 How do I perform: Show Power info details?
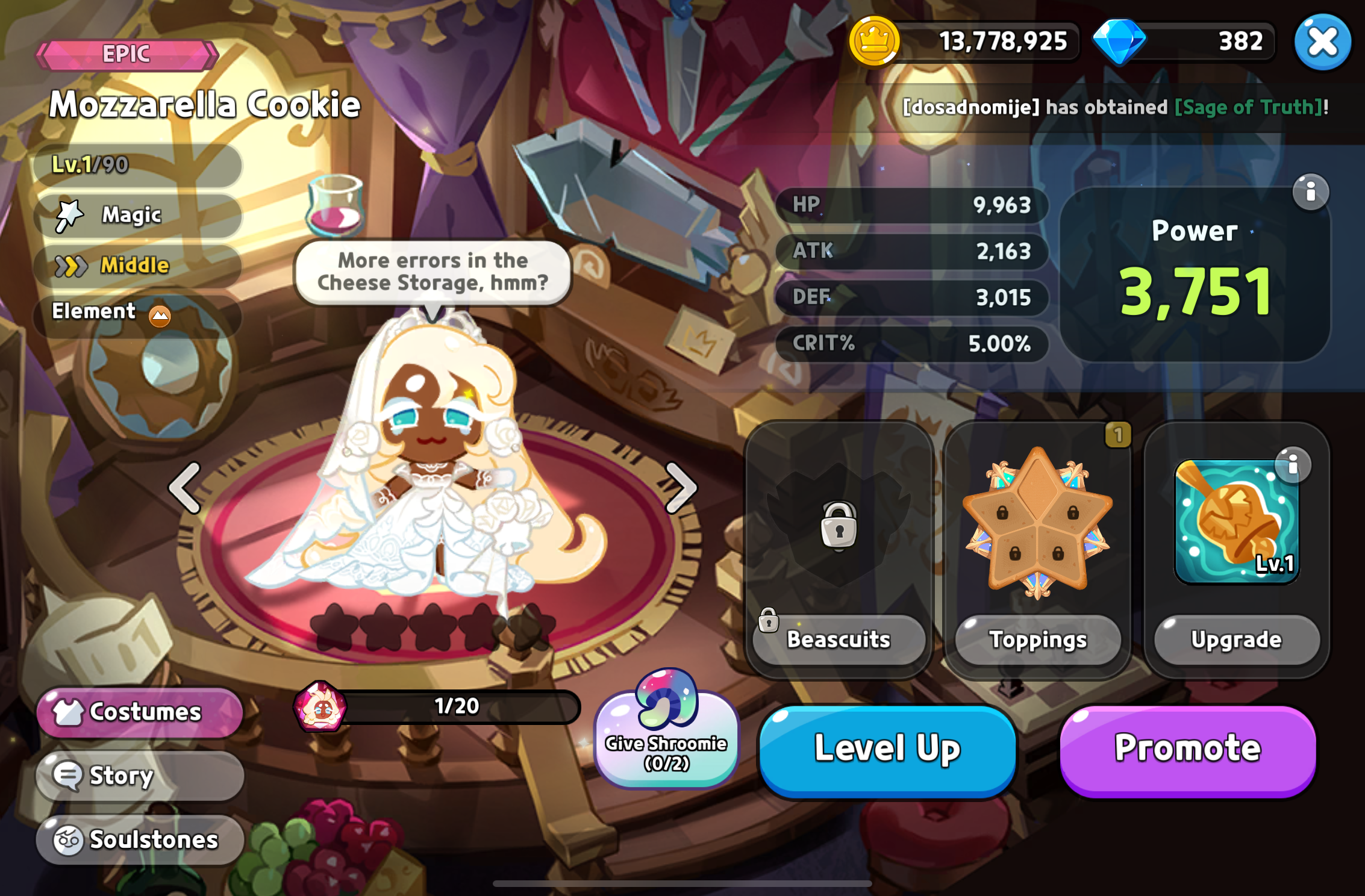click(1310, 193)
